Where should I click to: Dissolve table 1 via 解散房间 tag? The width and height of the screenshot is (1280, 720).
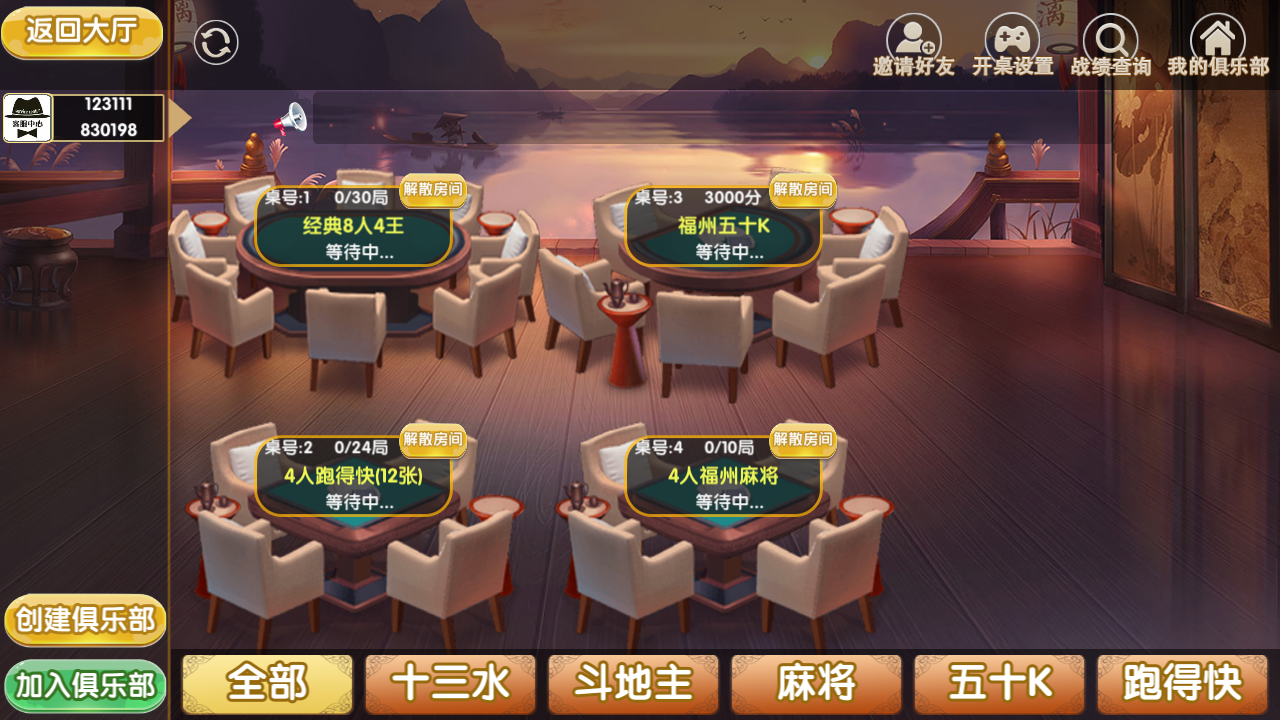coord(435,190)
